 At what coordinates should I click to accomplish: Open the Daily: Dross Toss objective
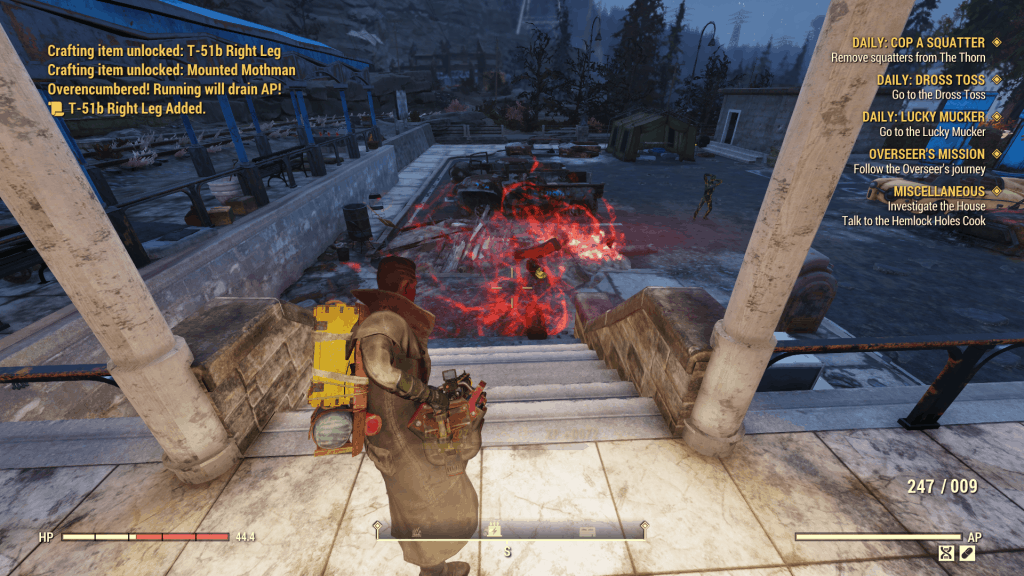click(930, 80)
